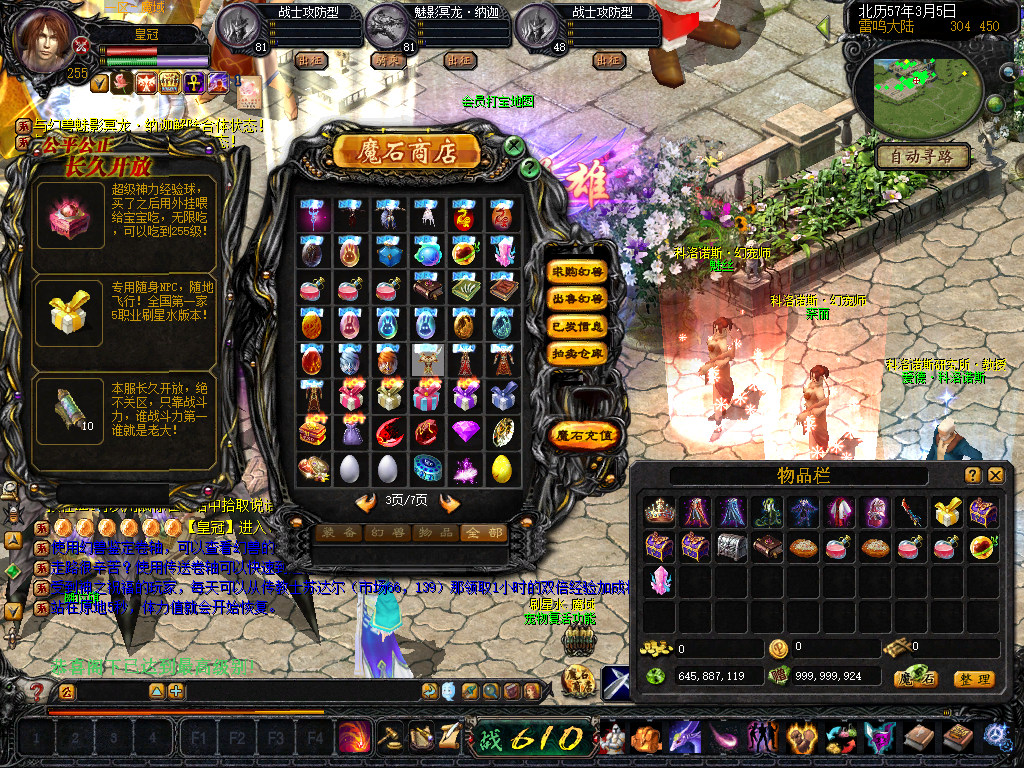The image size is (1024, 768).
Task: Select the jeweled crown in inventory
Action: pyautogui.click(x=659, y=512)
